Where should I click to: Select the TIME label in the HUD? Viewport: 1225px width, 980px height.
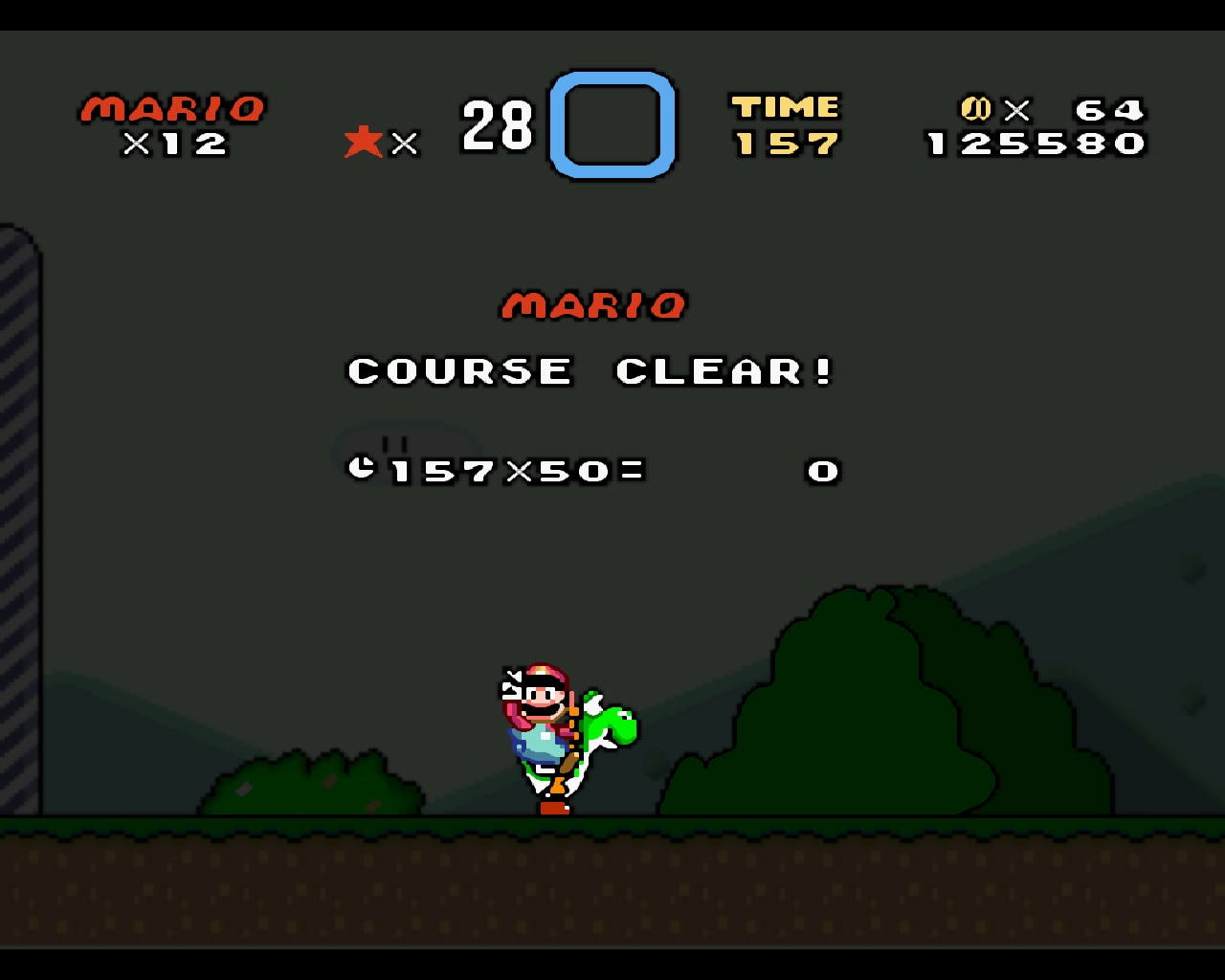[x=787, y=105]
